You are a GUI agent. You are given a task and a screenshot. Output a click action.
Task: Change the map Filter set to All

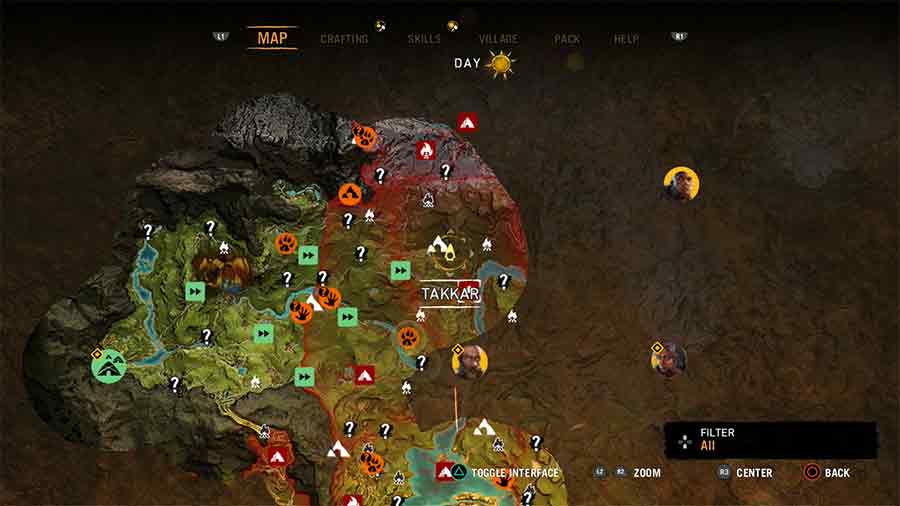[770, 440]
